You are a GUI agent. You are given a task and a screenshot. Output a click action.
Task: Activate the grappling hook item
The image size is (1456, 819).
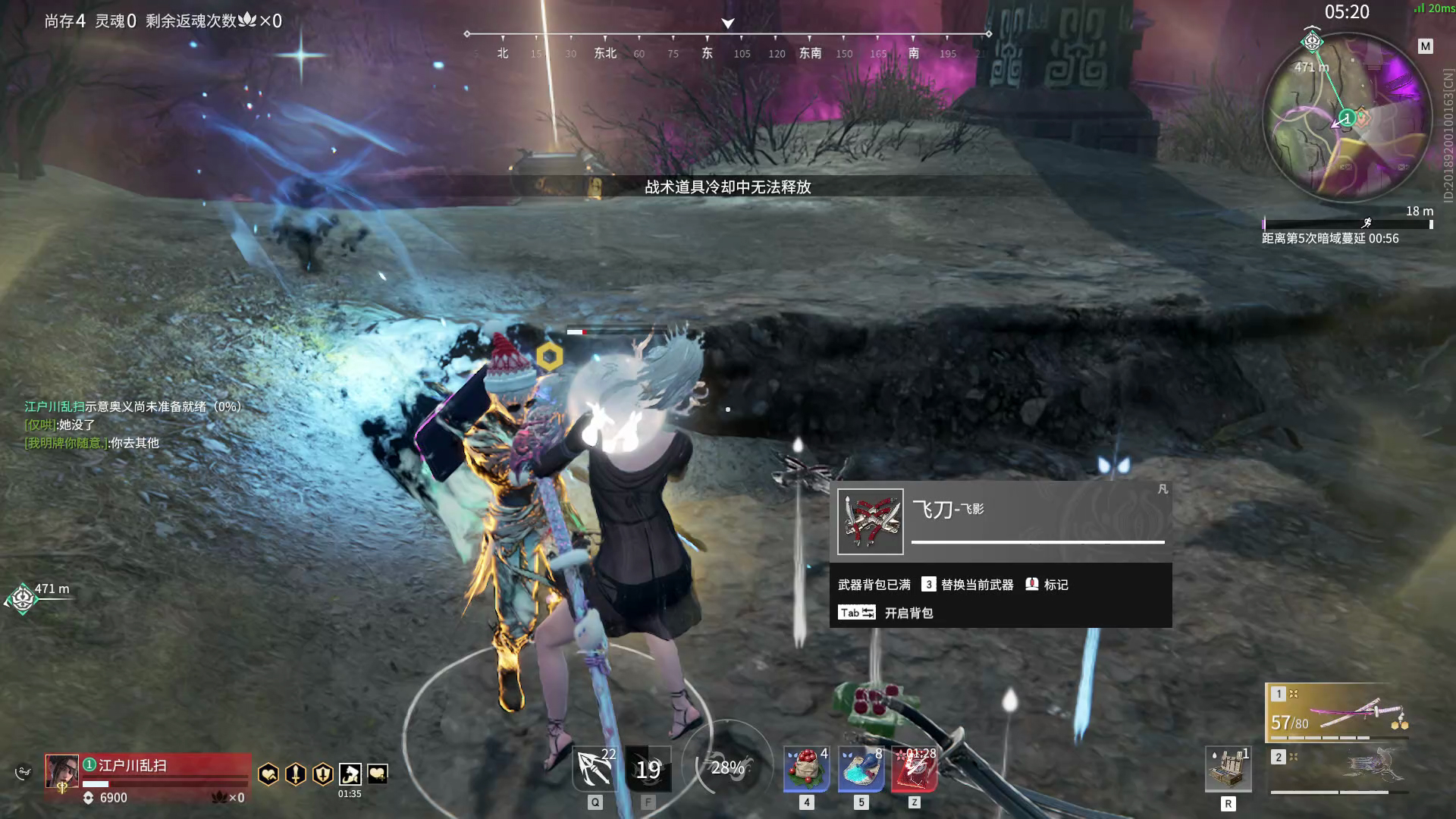tap(595, 769)
